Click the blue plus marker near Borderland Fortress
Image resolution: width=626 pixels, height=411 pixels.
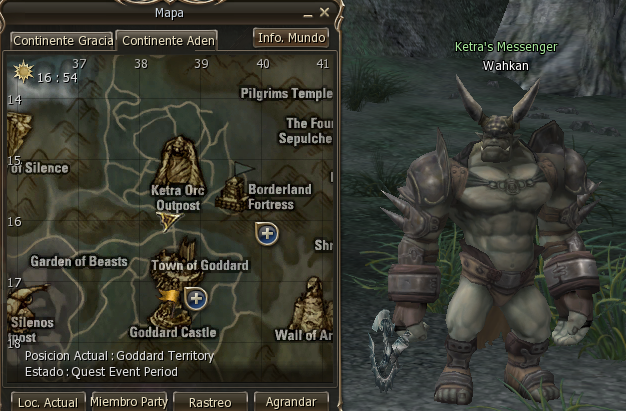pos(267,233)
